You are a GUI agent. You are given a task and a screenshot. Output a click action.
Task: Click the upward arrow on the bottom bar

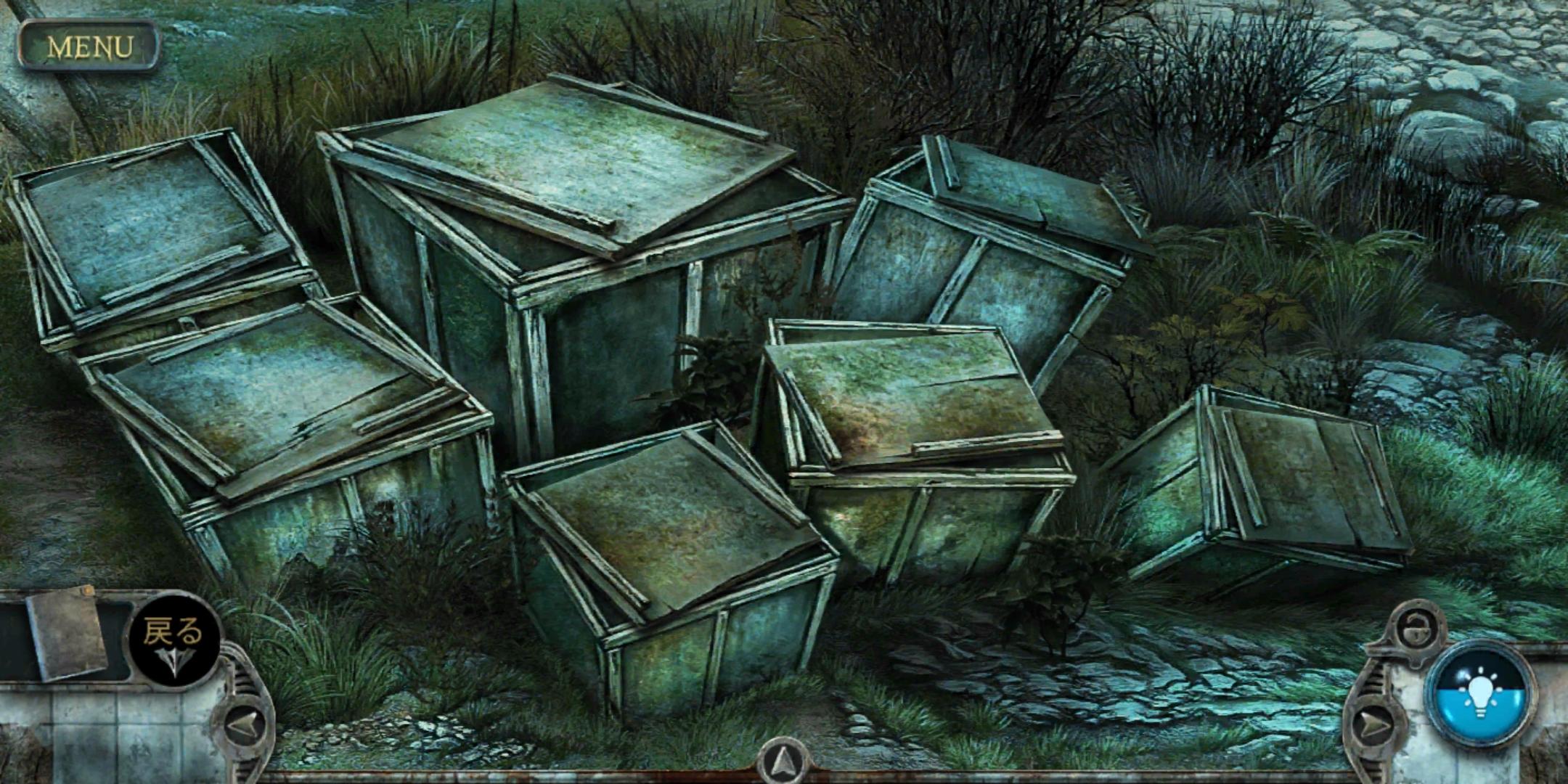(782, 764)
